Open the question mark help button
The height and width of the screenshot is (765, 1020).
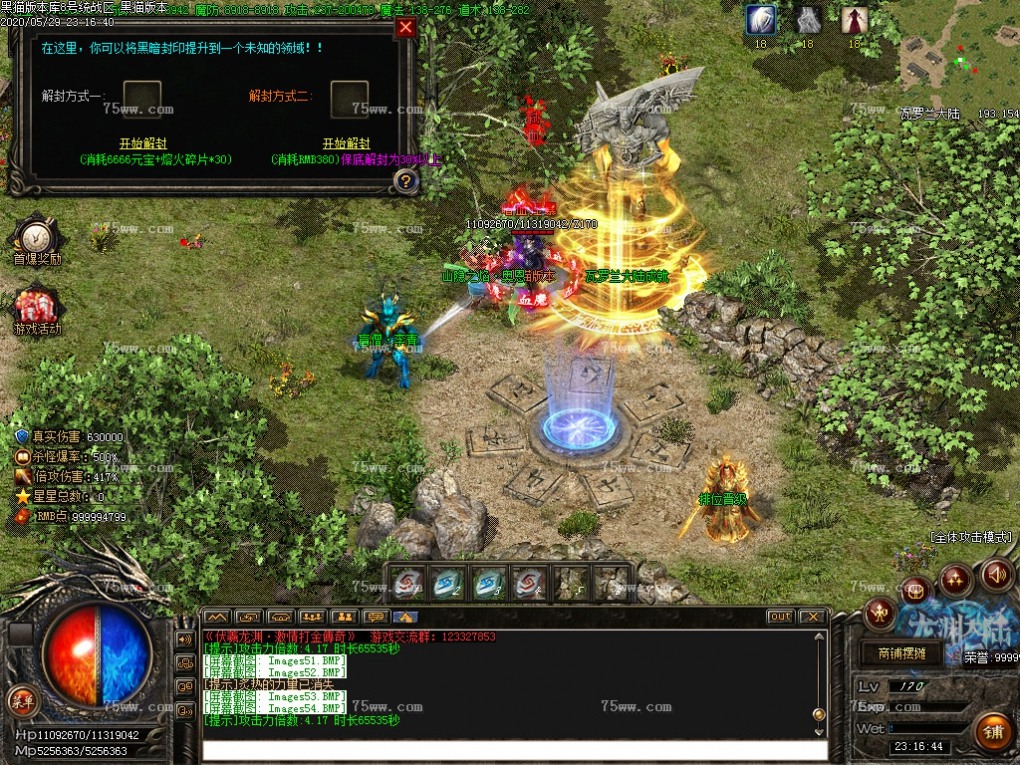coord(405,181)
